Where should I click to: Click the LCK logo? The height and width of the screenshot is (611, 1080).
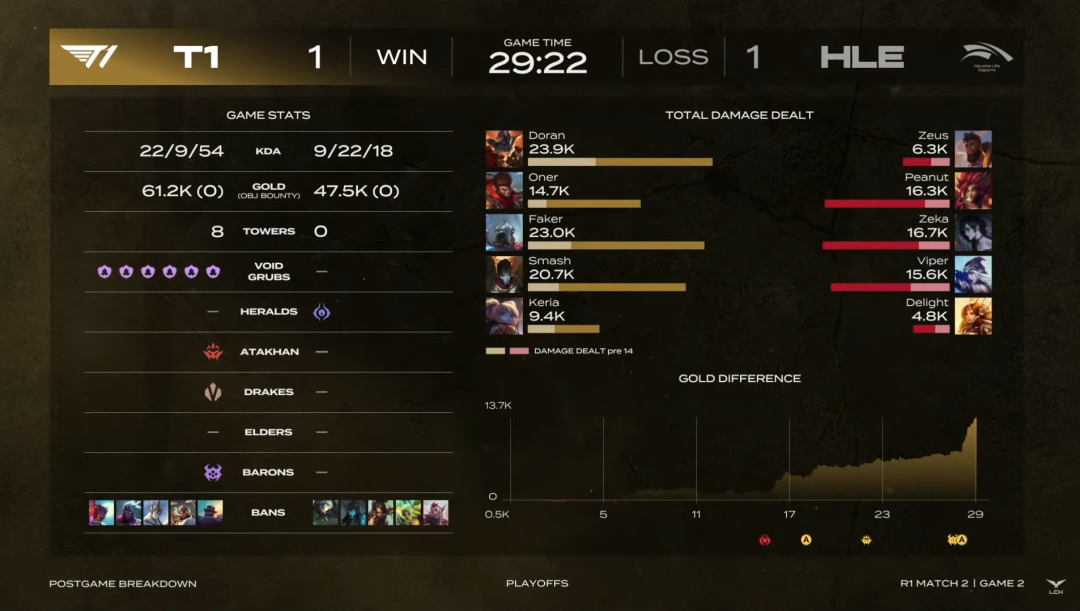(1056, 586)
